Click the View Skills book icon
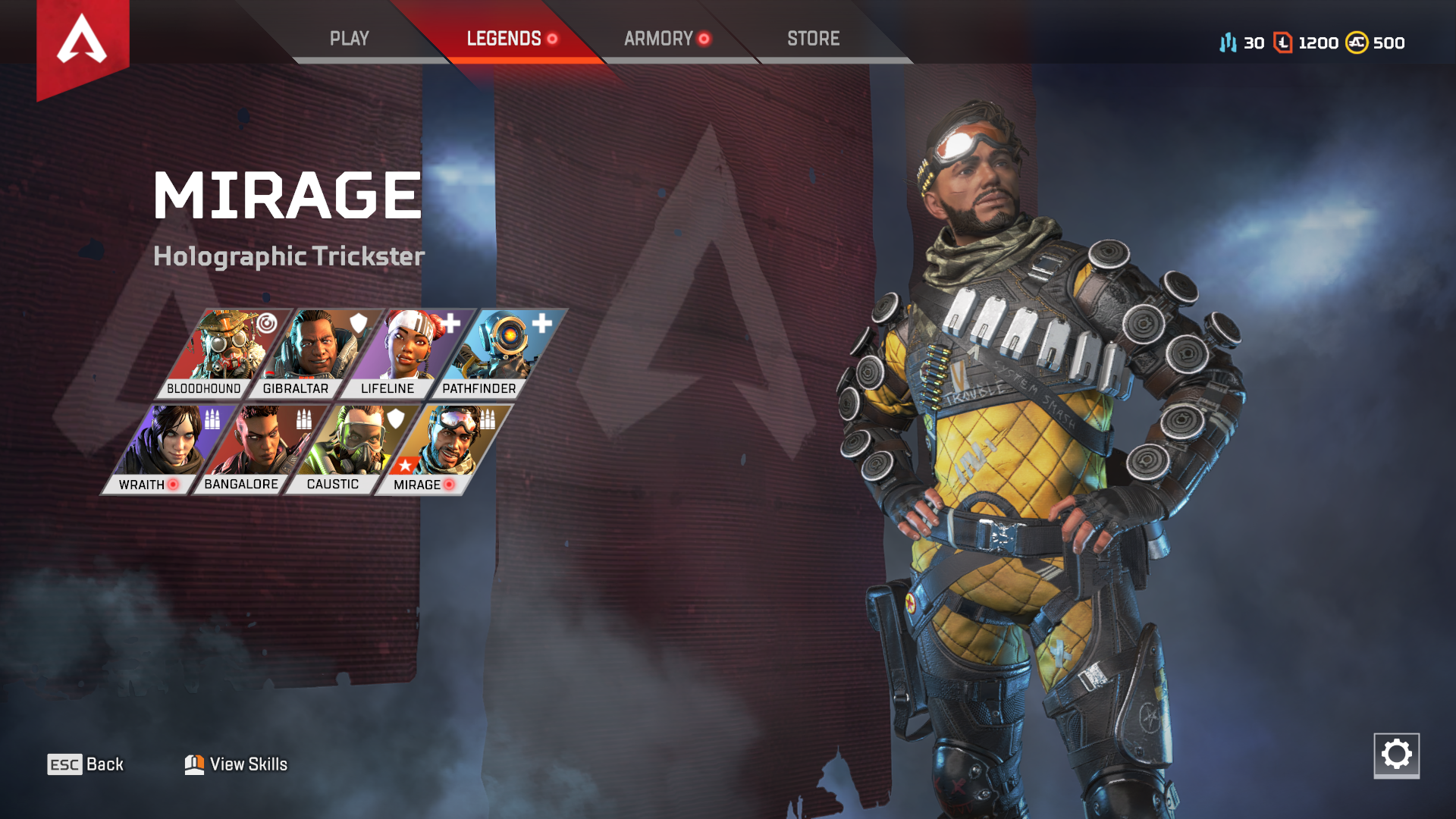This screenshot has height=819, width=1456. pyautogui.click(x=196, y=764)
